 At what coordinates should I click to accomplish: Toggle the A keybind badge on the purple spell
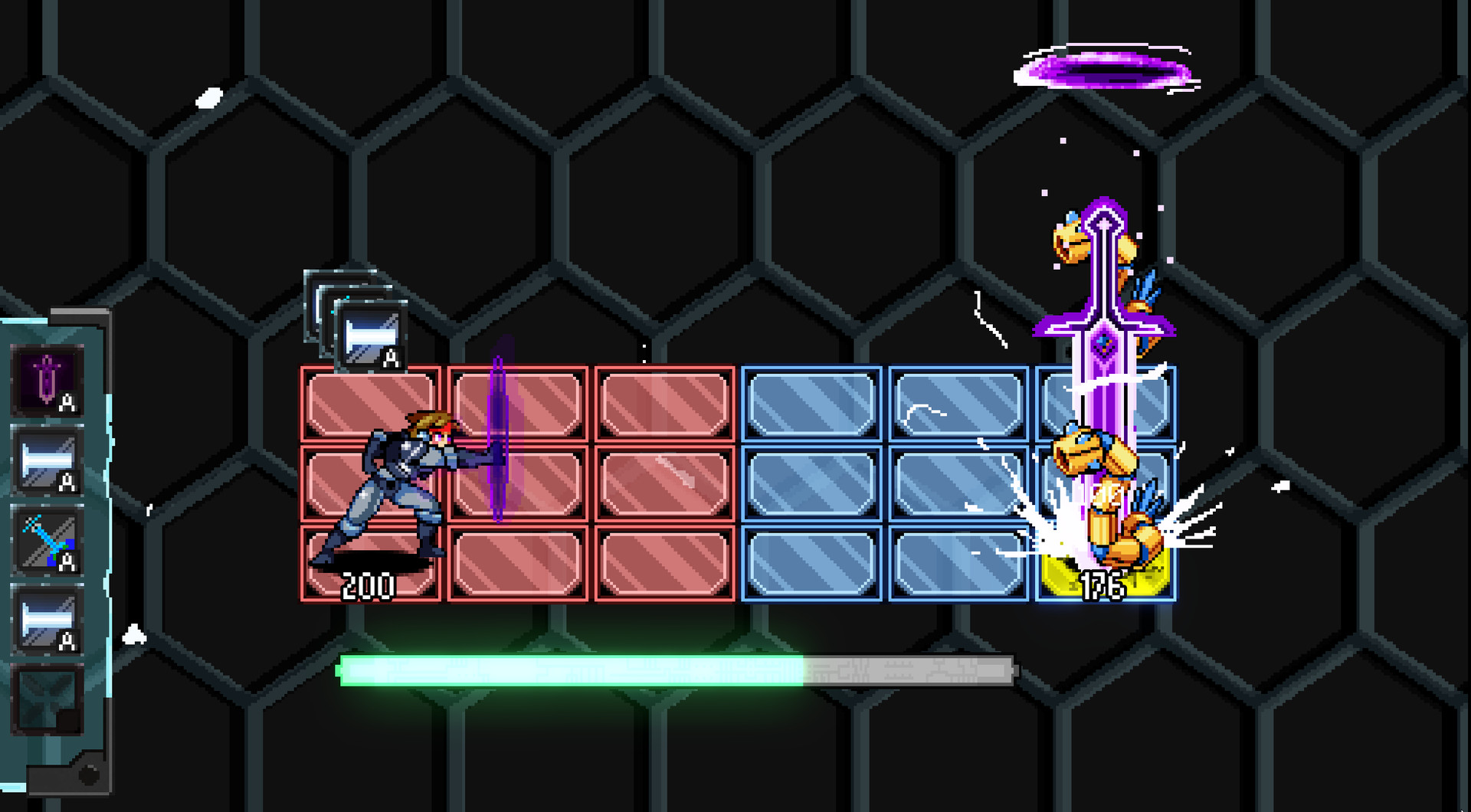click(67, 401)
